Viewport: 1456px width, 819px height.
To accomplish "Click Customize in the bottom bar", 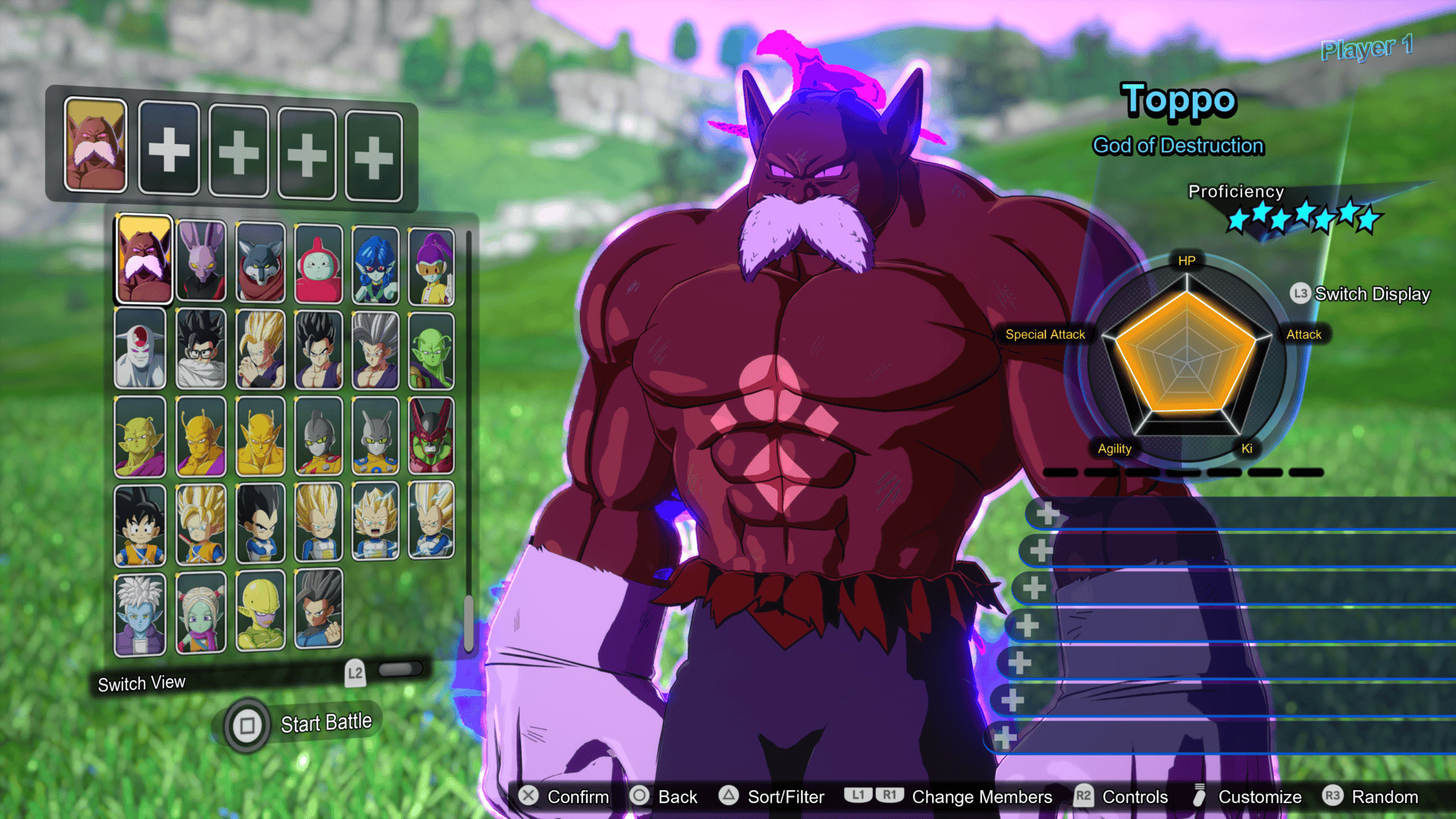I will pyautogui.click(x=1260, y=796).
